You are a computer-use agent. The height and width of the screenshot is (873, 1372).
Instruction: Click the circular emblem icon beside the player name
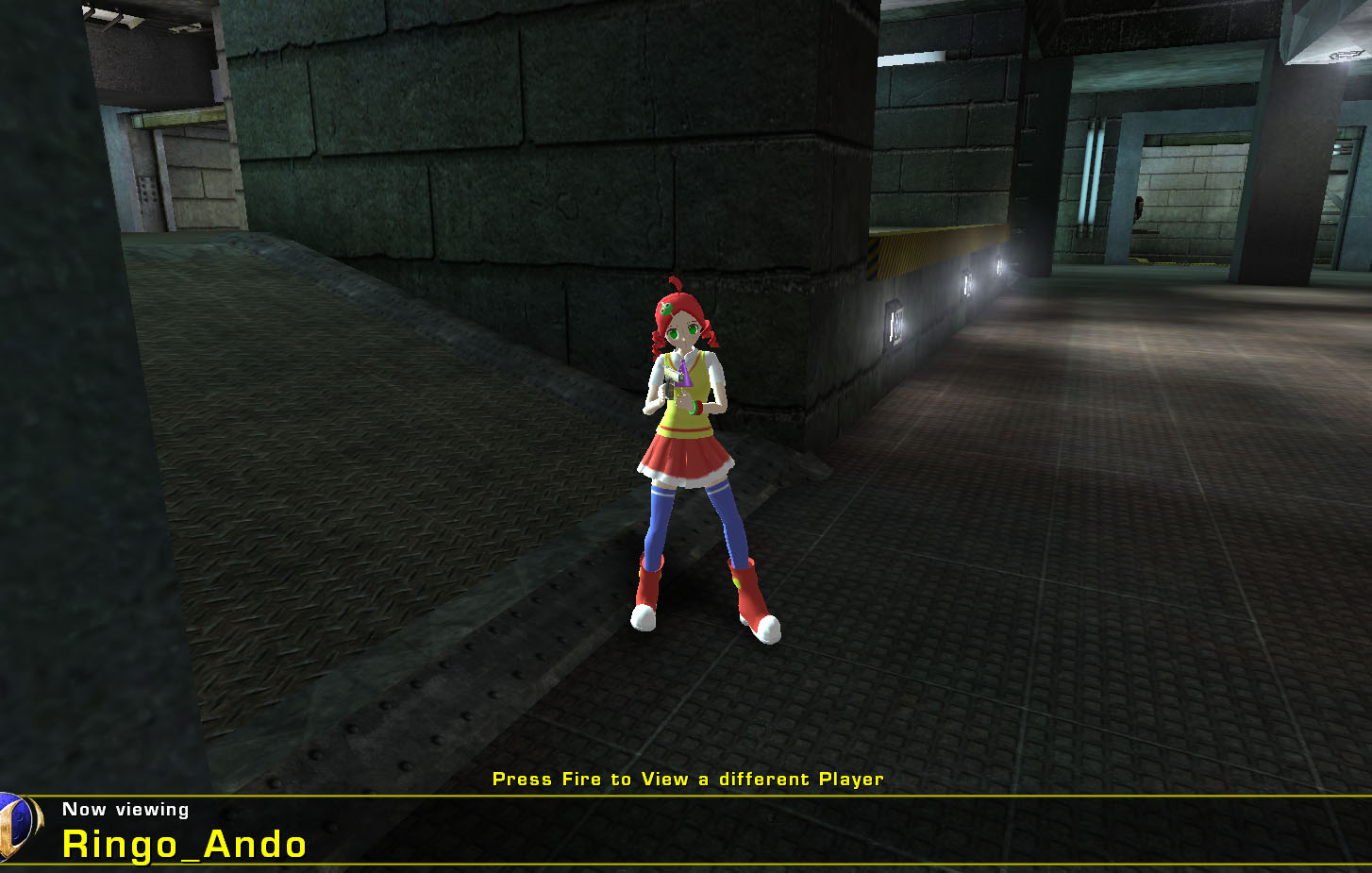point(15,831)
